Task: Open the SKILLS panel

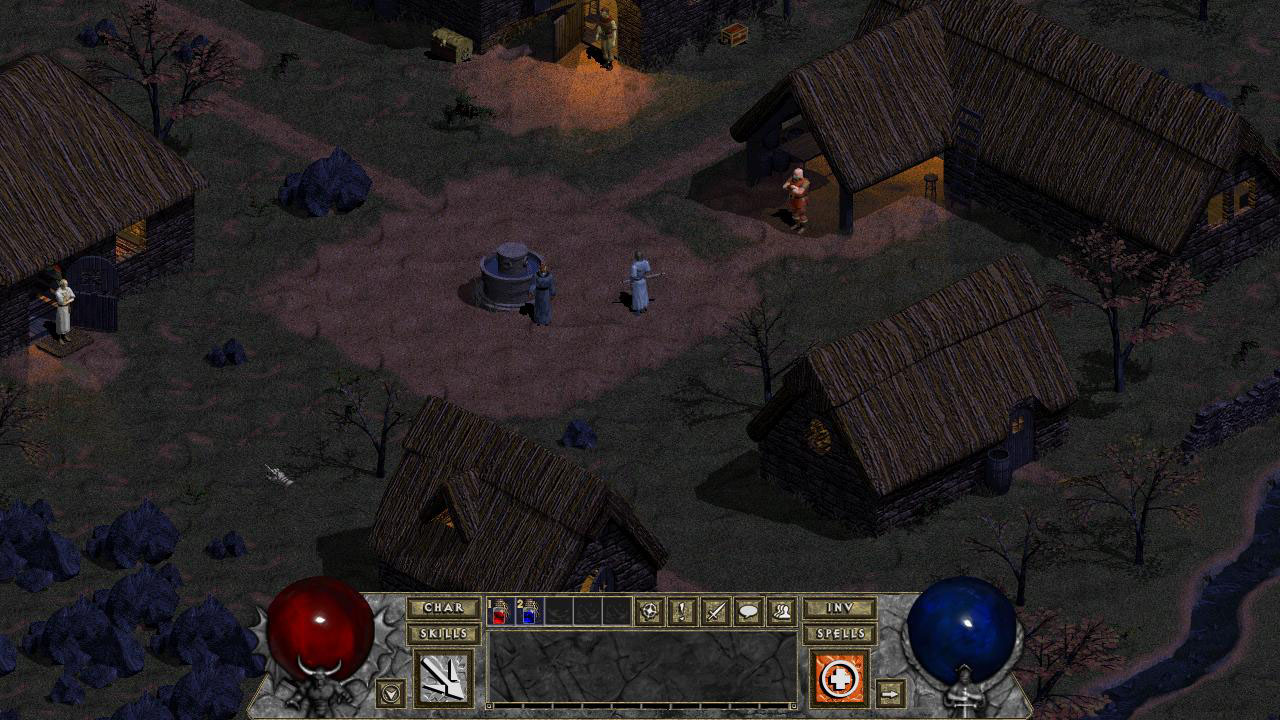Action: (x=443, y=634)
